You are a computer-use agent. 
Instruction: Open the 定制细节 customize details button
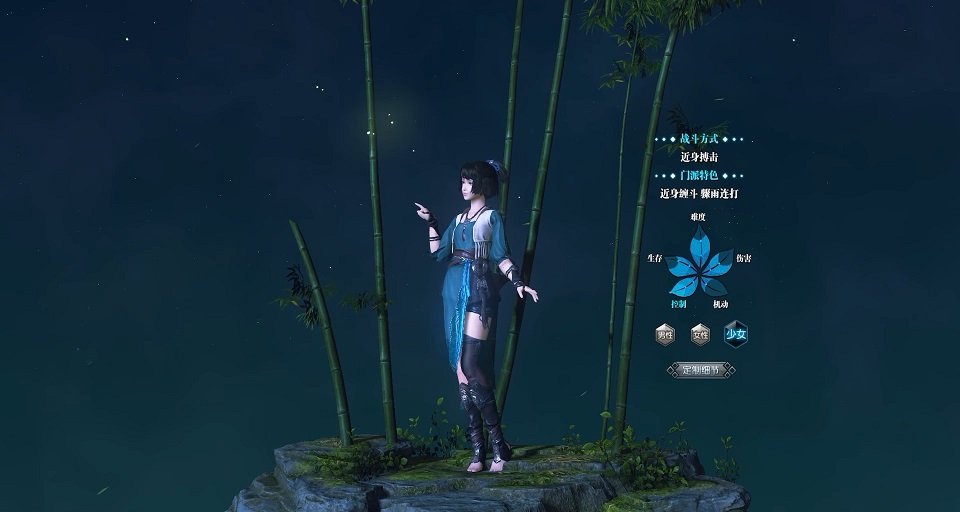[x=701, y=370]
